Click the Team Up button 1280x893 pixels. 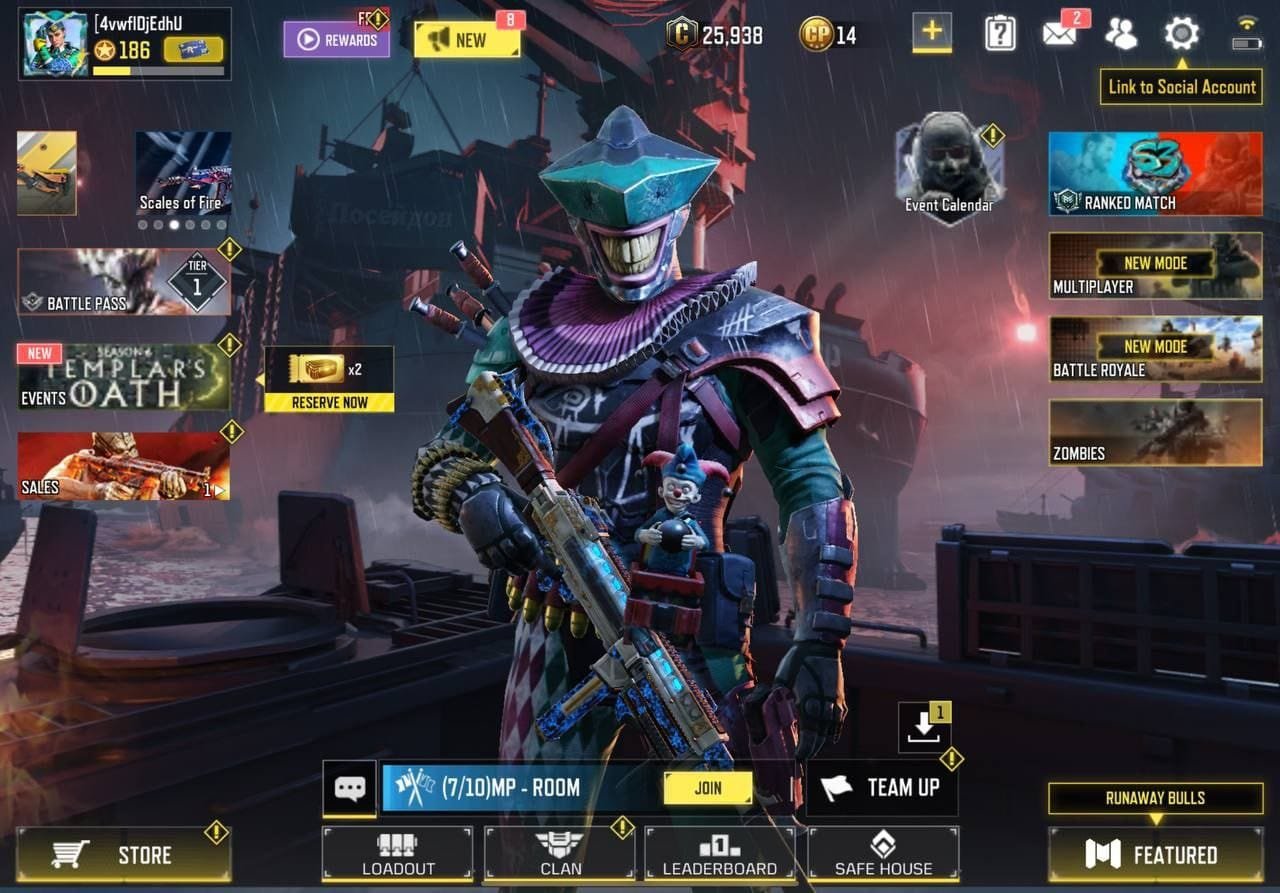882,788
